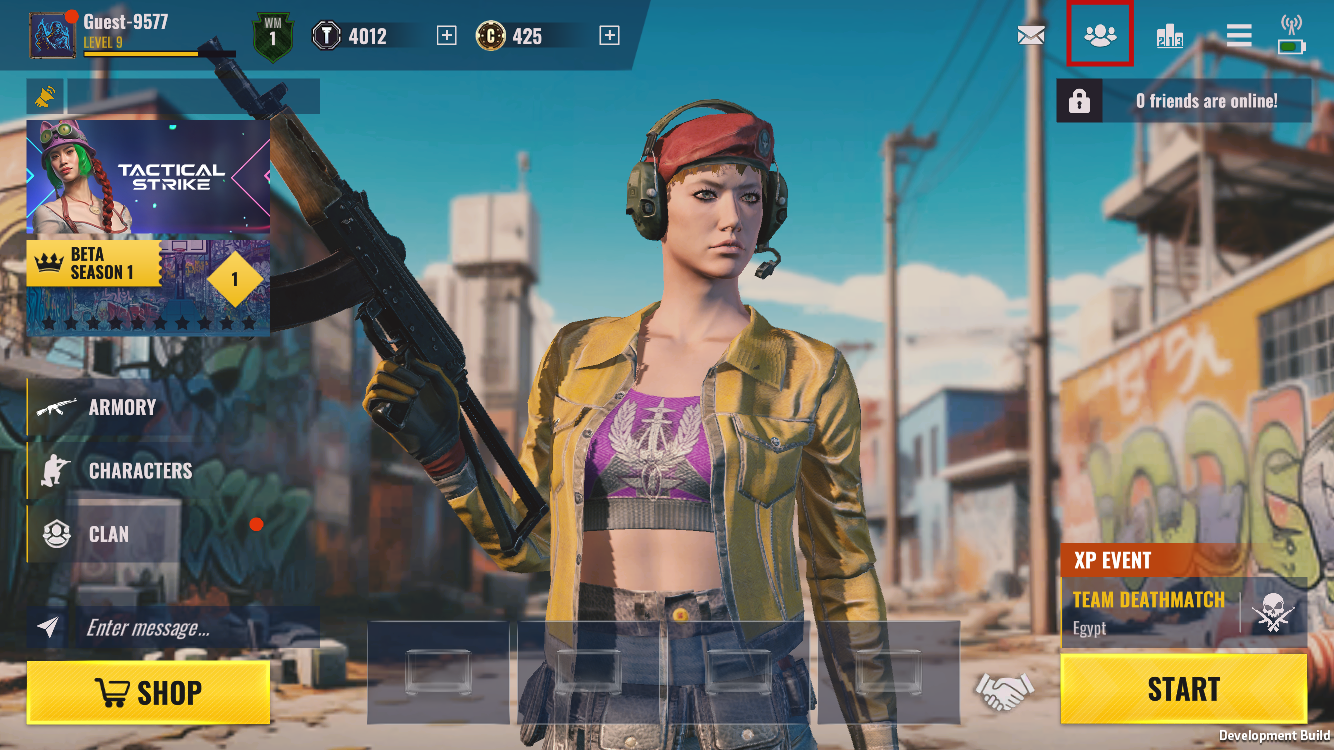Open the megaphone announcements icon
Viewport: 1334px width, 750px height.
coord(45,97)
